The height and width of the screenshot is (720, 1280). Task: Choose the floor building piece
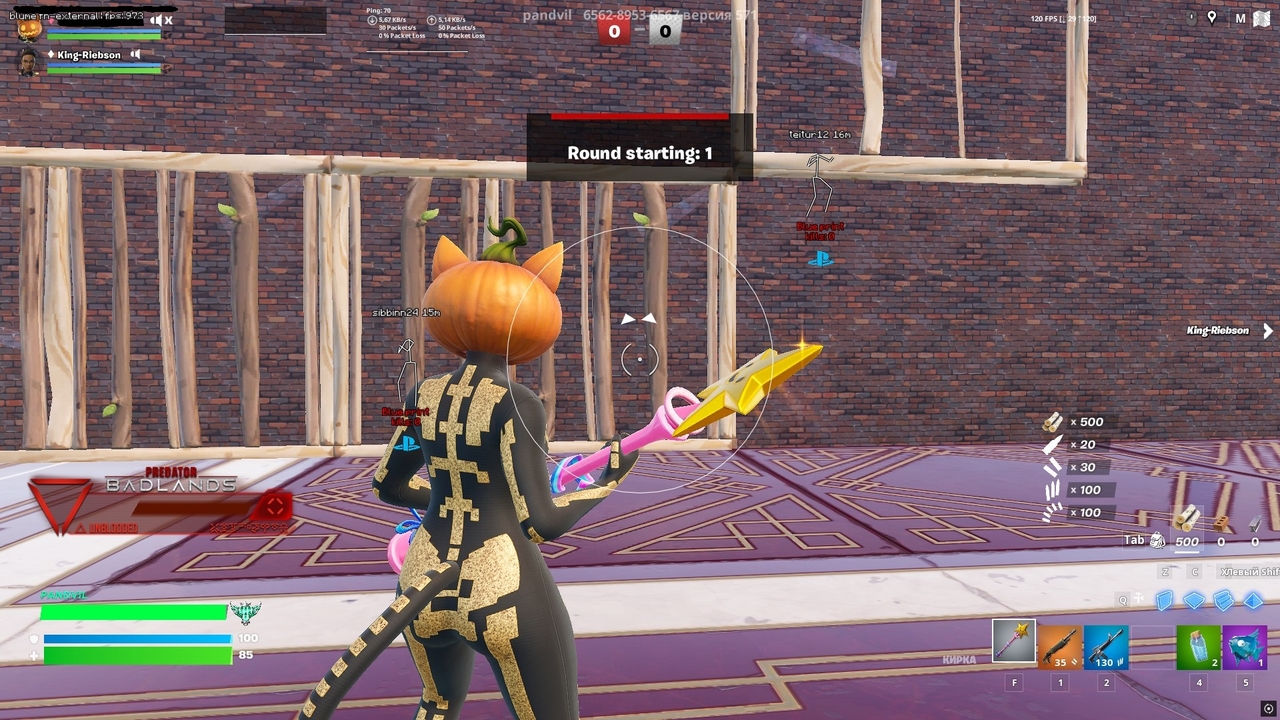click(1194, 600)
